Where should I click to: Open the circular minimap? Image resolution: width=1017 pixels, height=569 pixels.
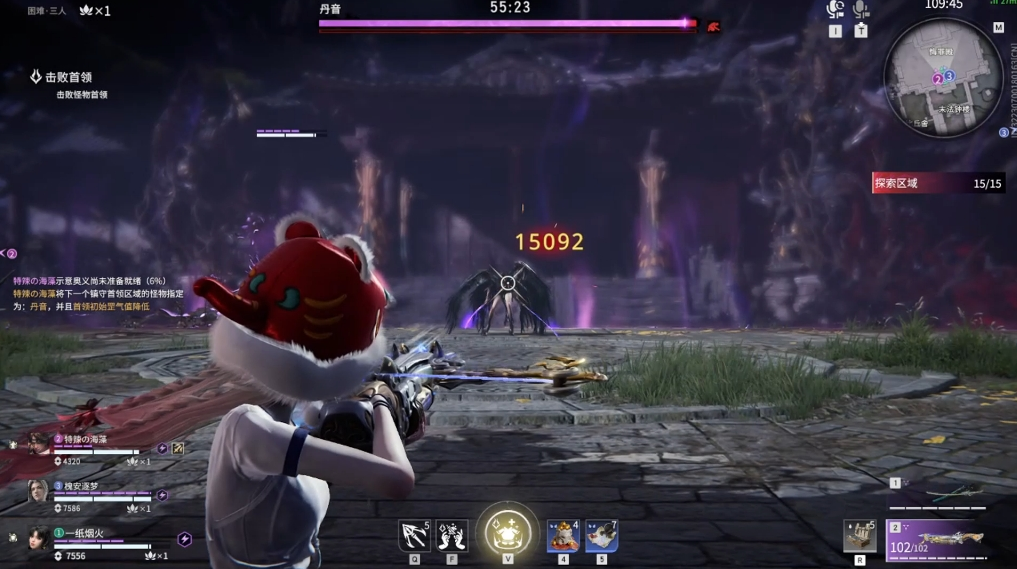point(943,76)
